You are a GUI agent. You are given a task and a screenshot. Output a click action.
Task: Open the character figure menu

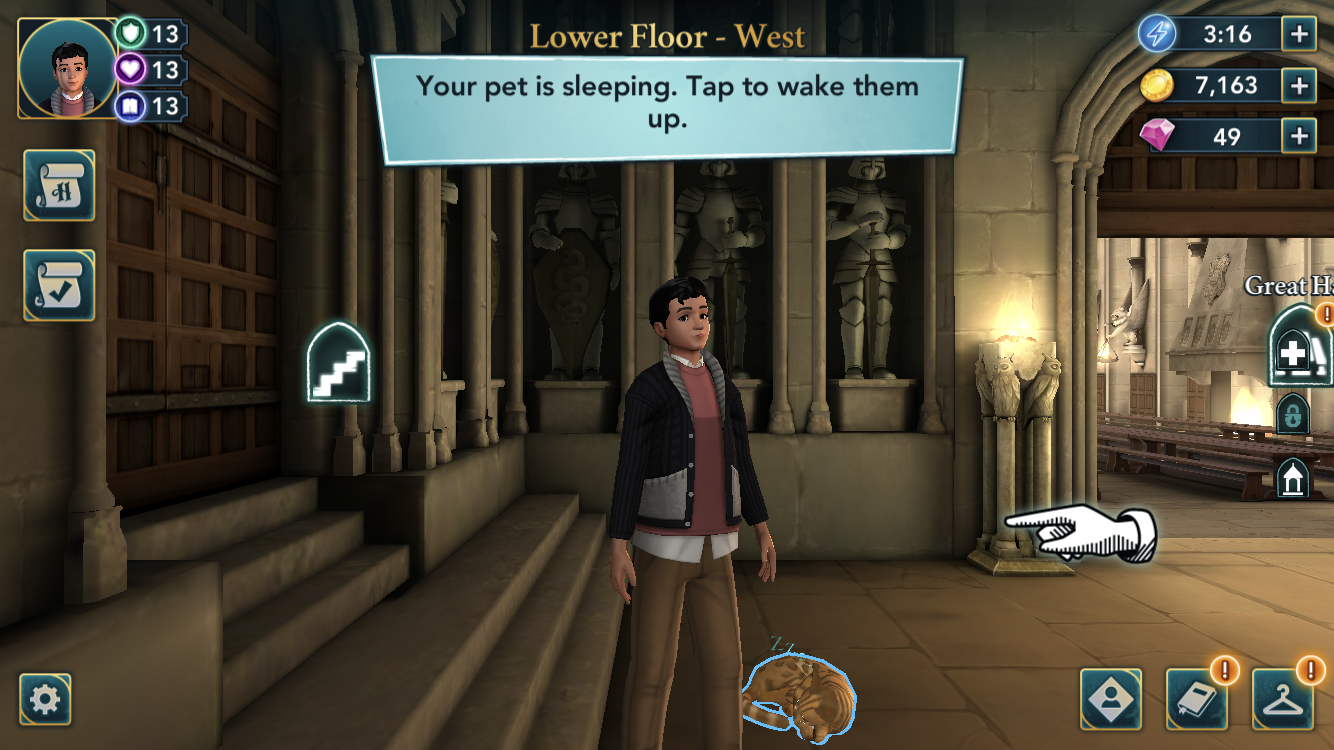tap(1110, 699)
